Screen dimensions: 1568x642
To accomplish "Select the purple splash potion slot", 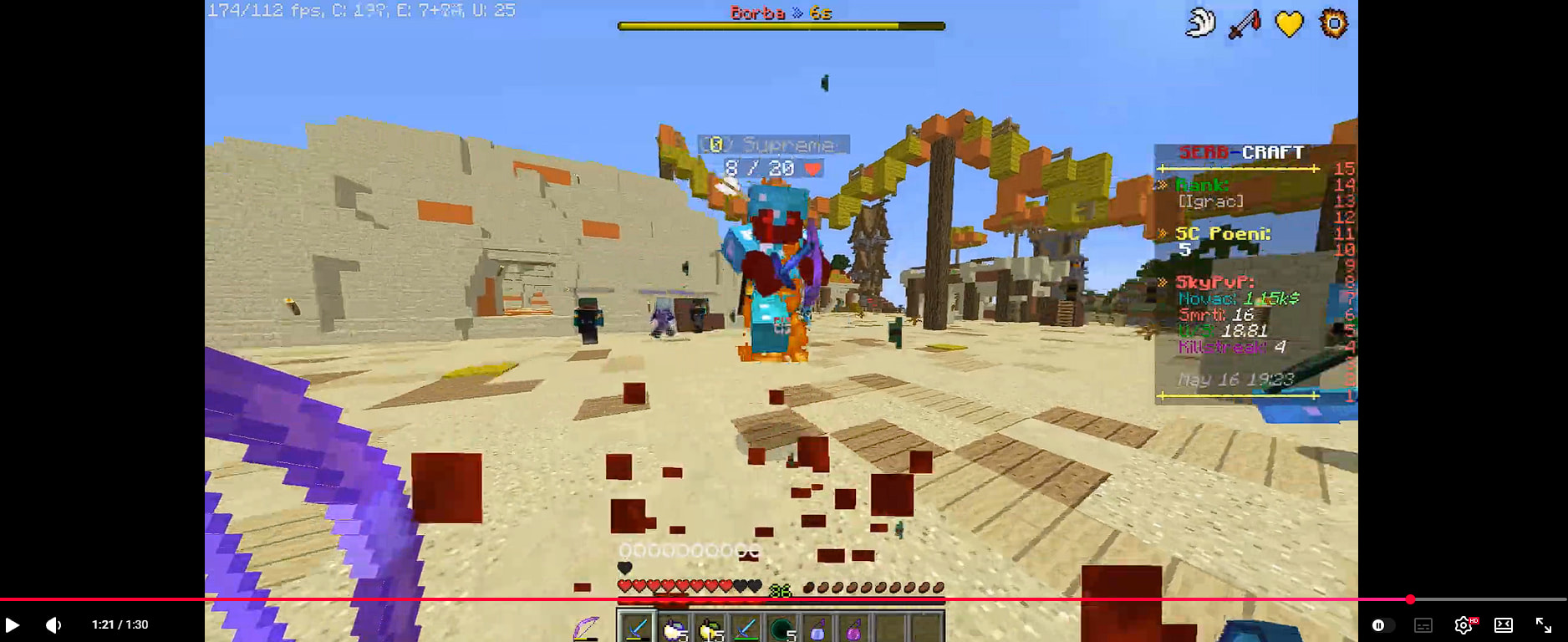I will [x=853, y=629].
